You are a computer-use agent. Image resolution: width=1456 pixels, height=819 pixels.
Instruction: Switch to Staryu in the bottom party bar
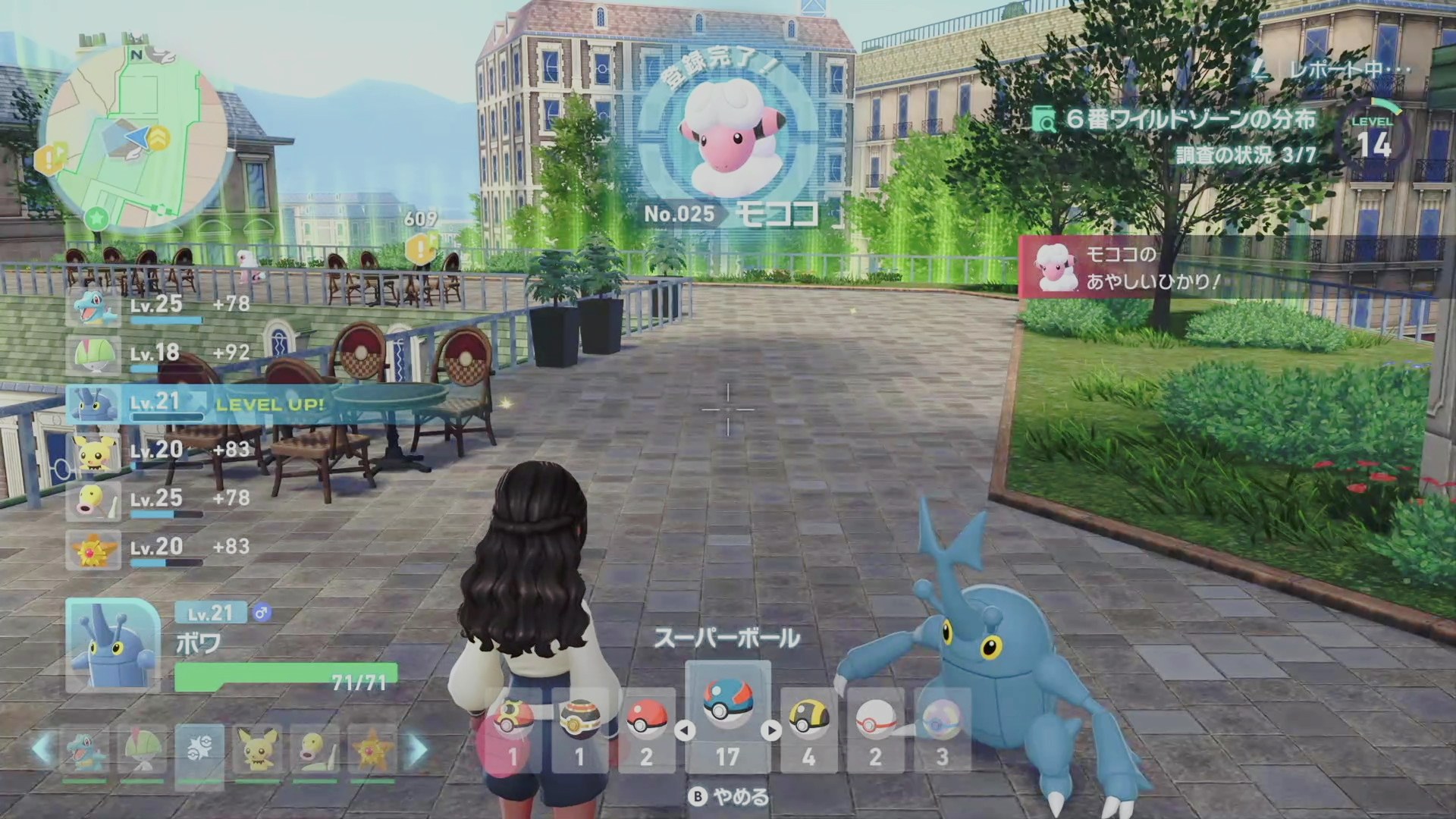point(372,751)
